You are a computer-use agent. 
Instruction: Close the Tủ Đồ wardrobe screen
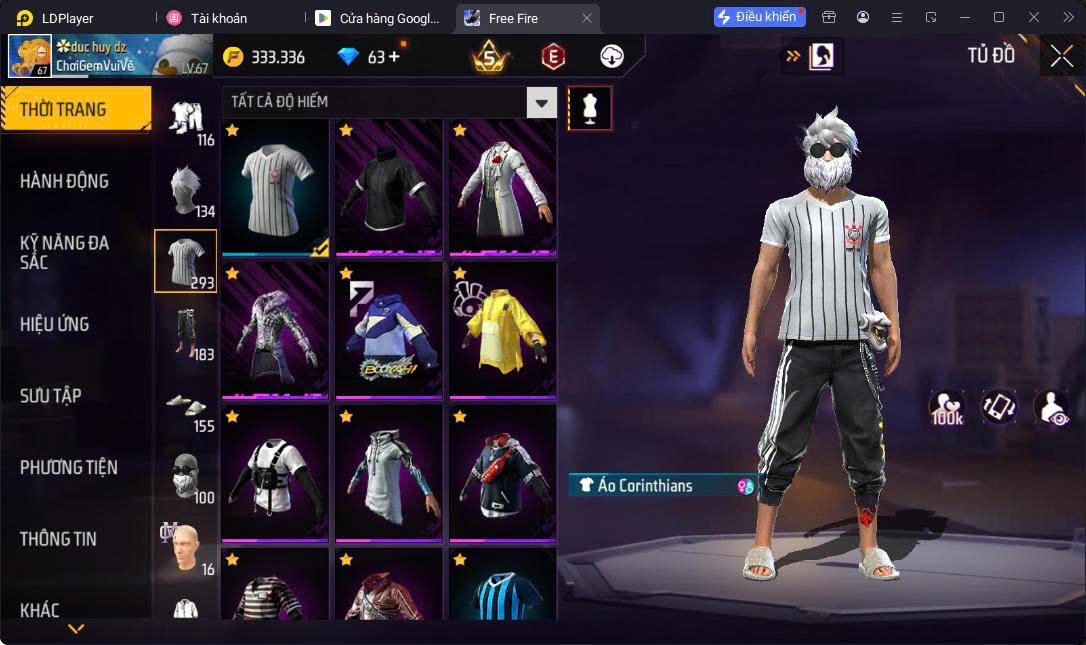(x=1061, y=56)
